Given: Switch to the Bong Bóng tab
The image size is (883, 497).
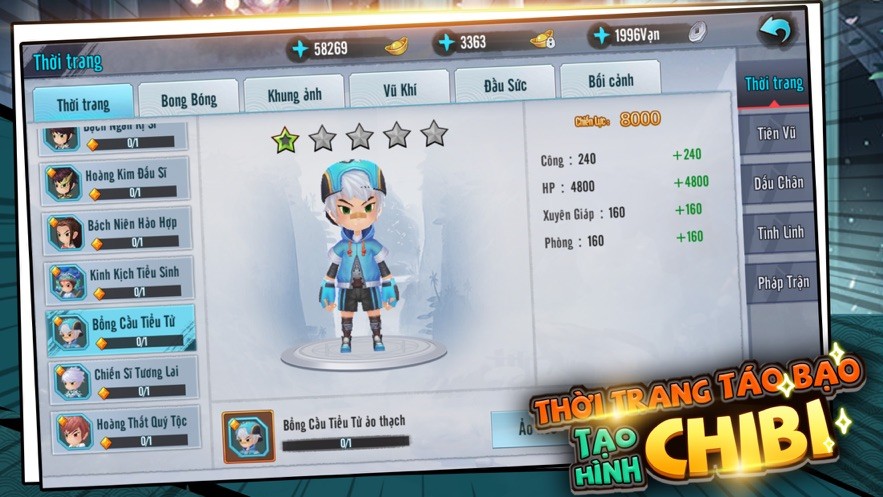Looking at the screenshot, I should [189, 100].
